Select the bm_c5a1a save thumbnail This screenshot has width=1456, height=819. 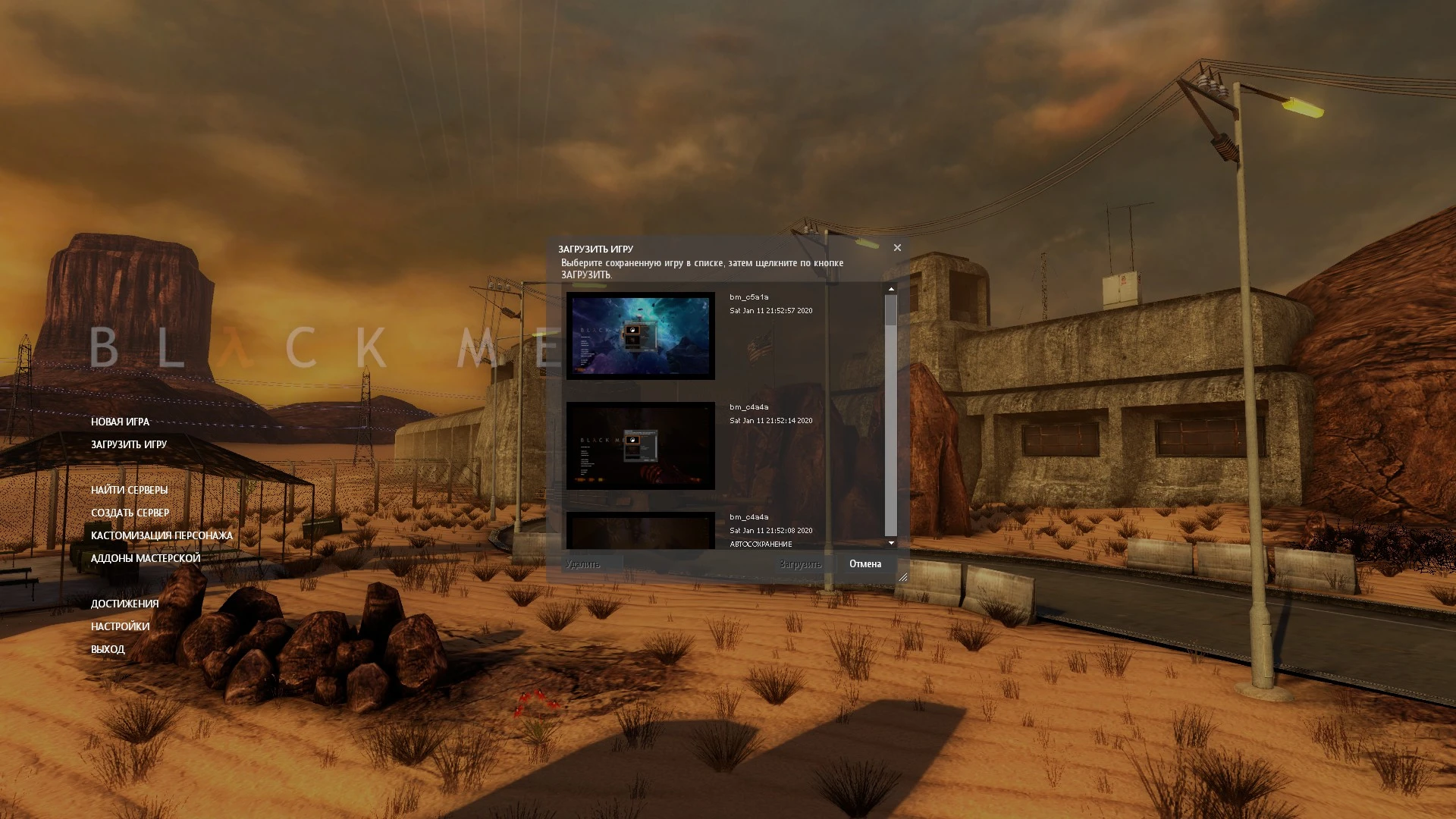(641, 334)
